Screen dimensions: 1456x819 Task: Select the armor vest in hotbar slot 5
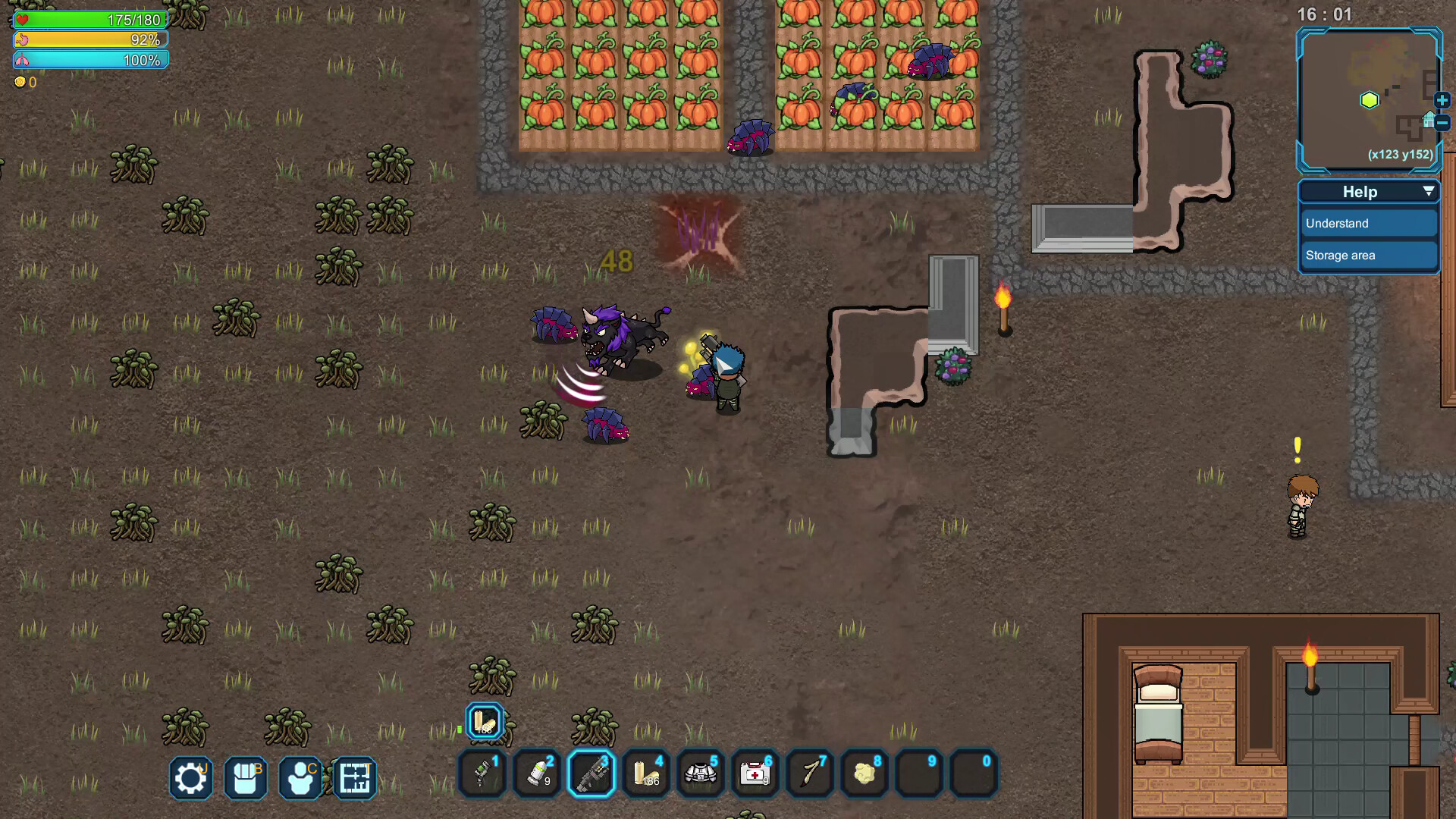pyautogui.click(x=700, y=773)
